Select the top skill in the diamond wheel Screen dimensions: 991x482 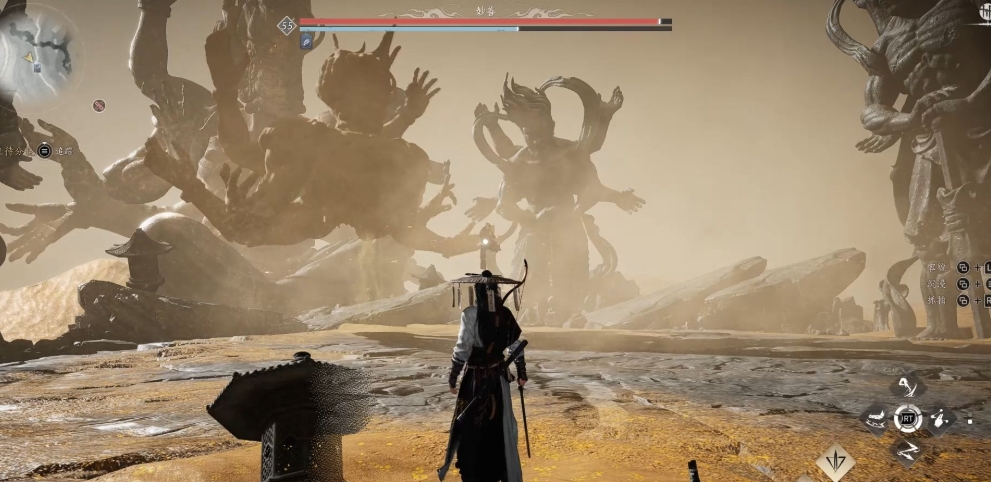pos(907,388)
